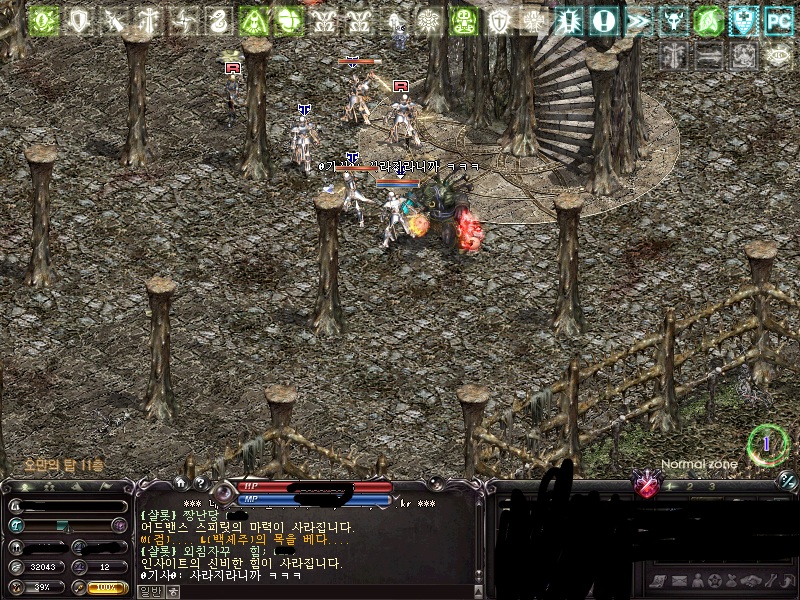Click the double arrow haste icon
The width and height of the screenshot is (800, 600).
638,20
